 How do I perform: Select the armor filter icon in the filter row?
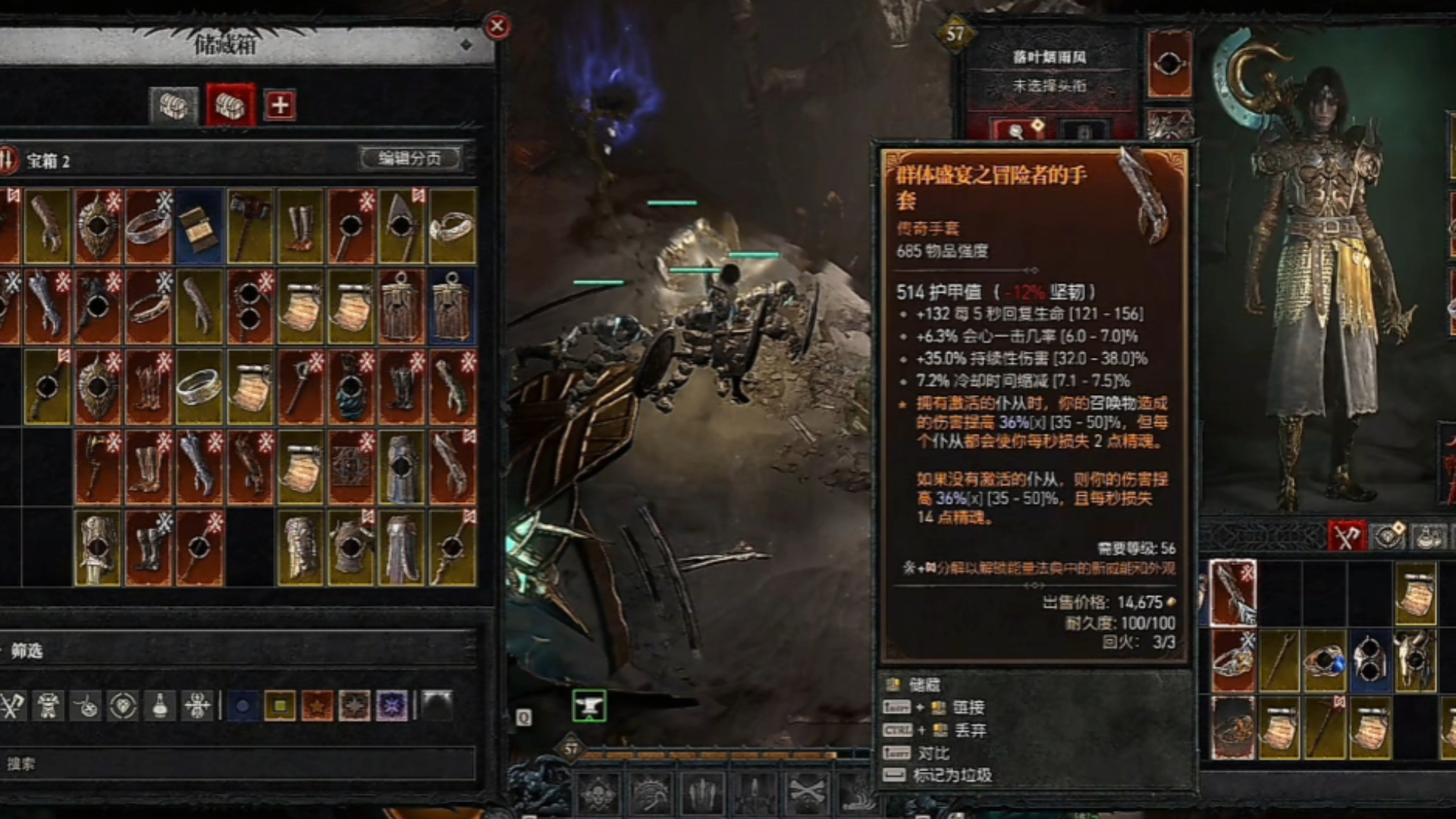pos(46,705)
